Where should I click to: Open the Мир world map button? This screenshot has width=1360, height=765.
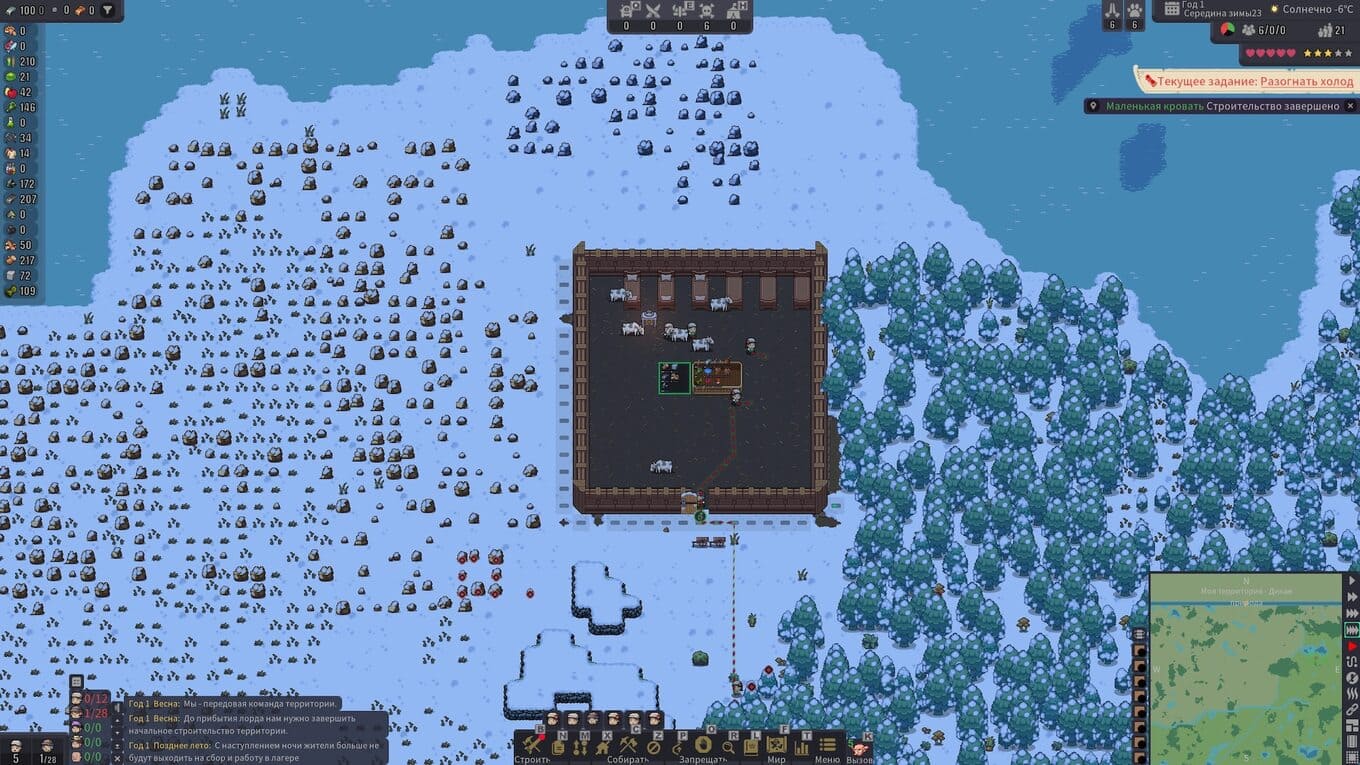[x=776, y=746]
